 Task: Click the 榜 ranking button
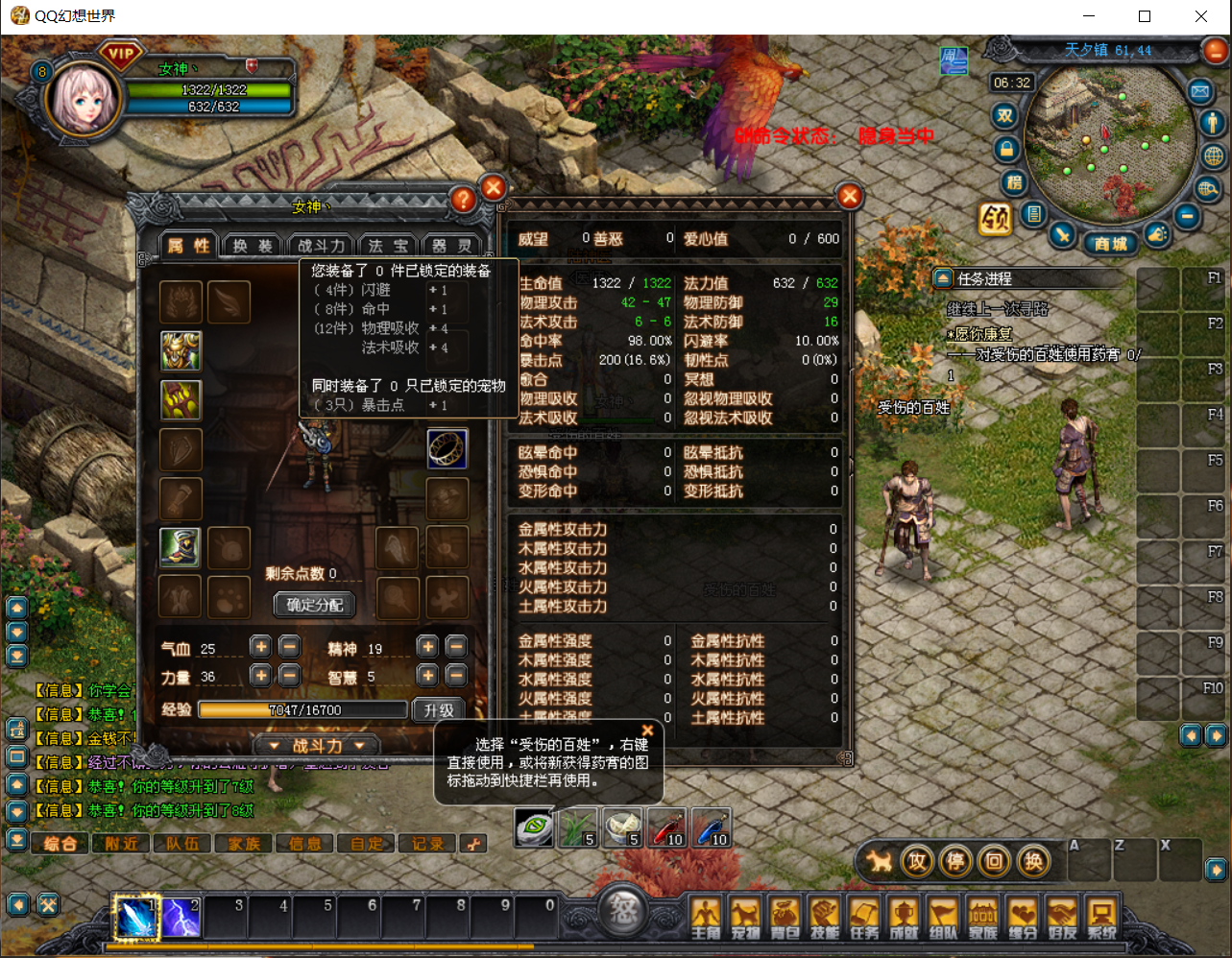1015,182
